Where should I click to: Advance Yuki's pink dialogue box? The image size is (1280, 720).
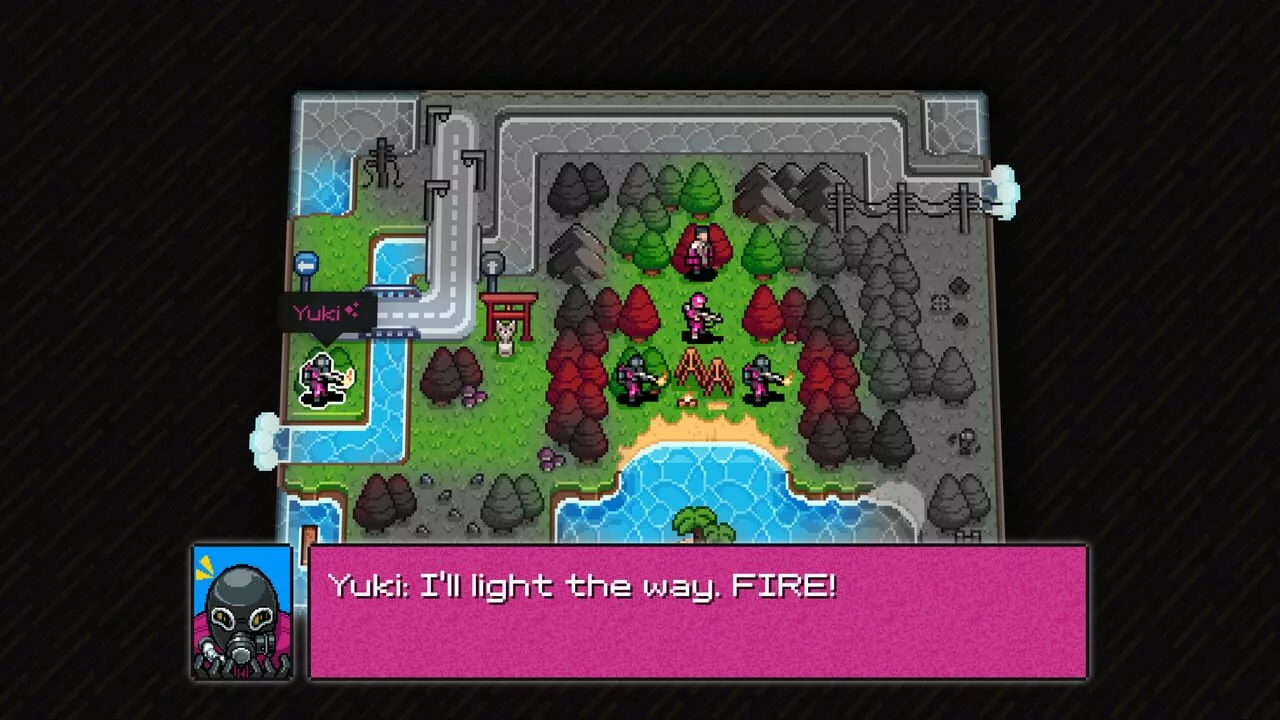[697, 612]
